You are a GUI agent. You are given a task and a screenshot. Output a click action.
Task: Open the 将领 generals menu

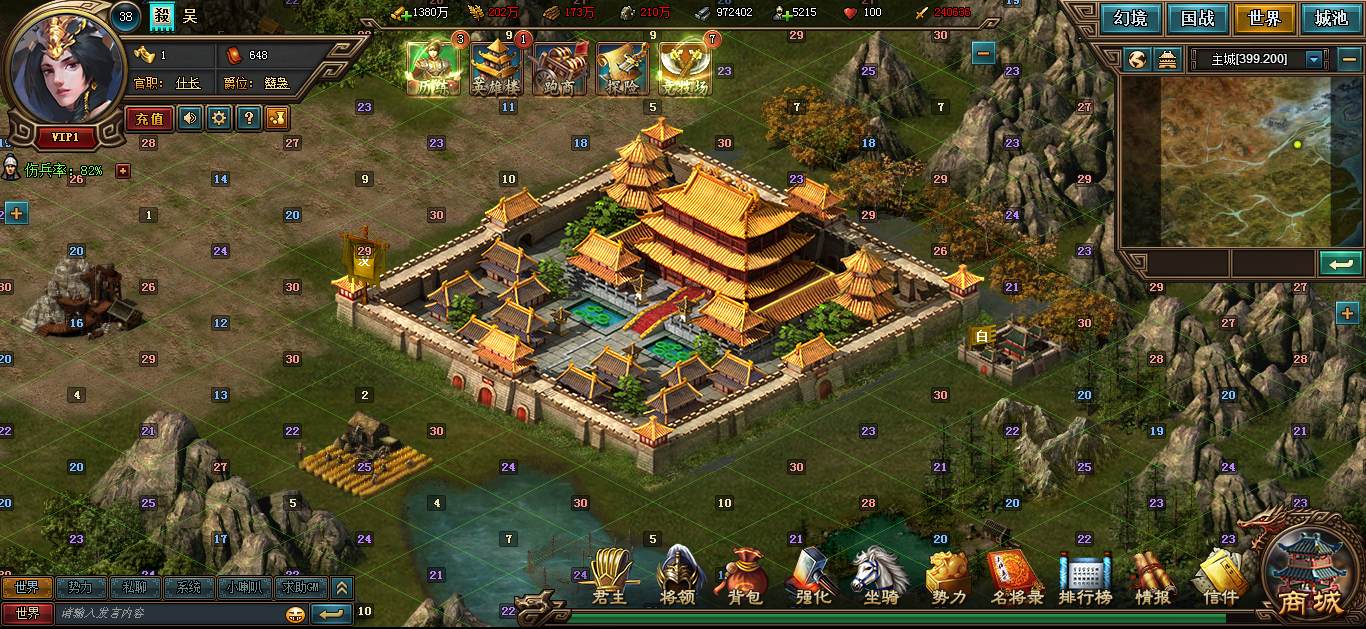678,578
